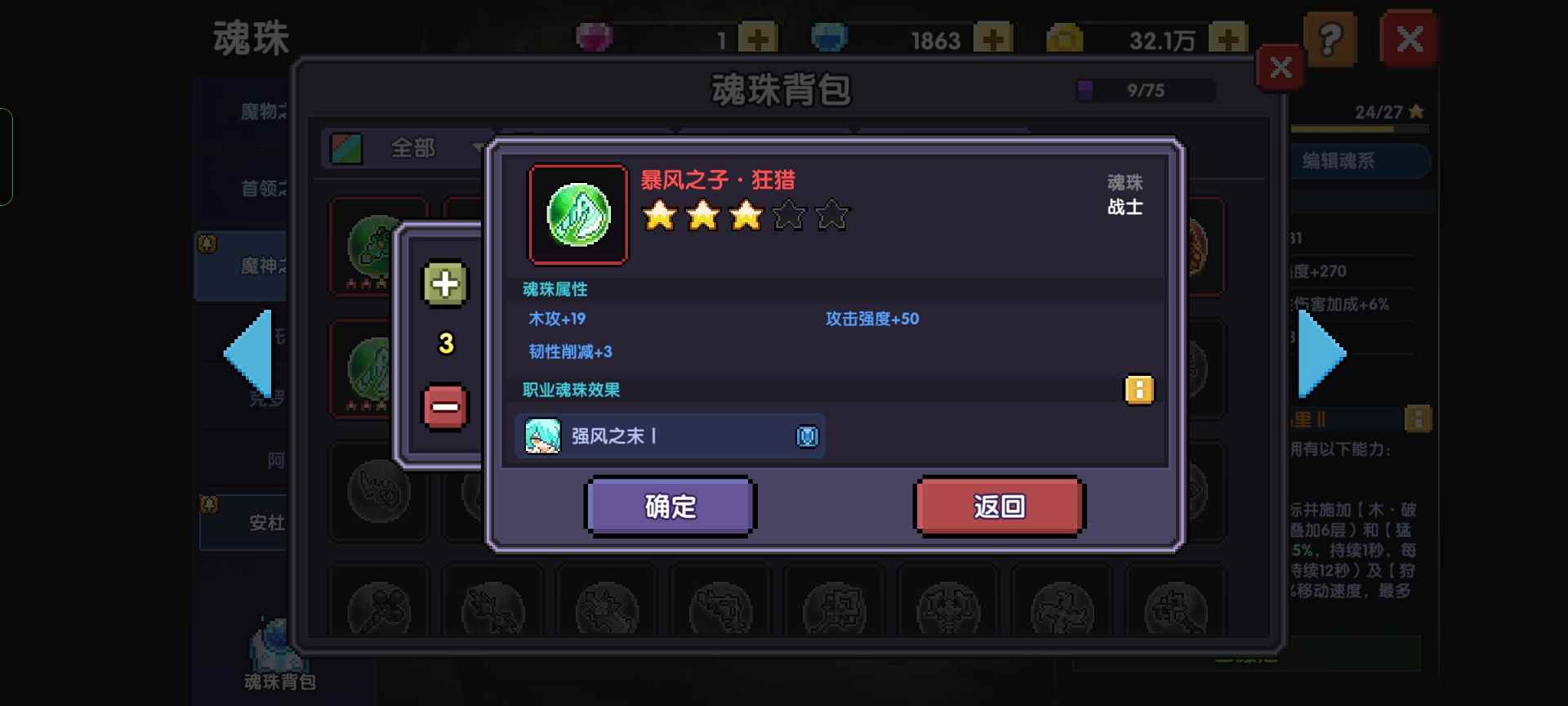Click the 9/75 capacity progress bar
The image size is (1568, 706).
coord(1143,90)
